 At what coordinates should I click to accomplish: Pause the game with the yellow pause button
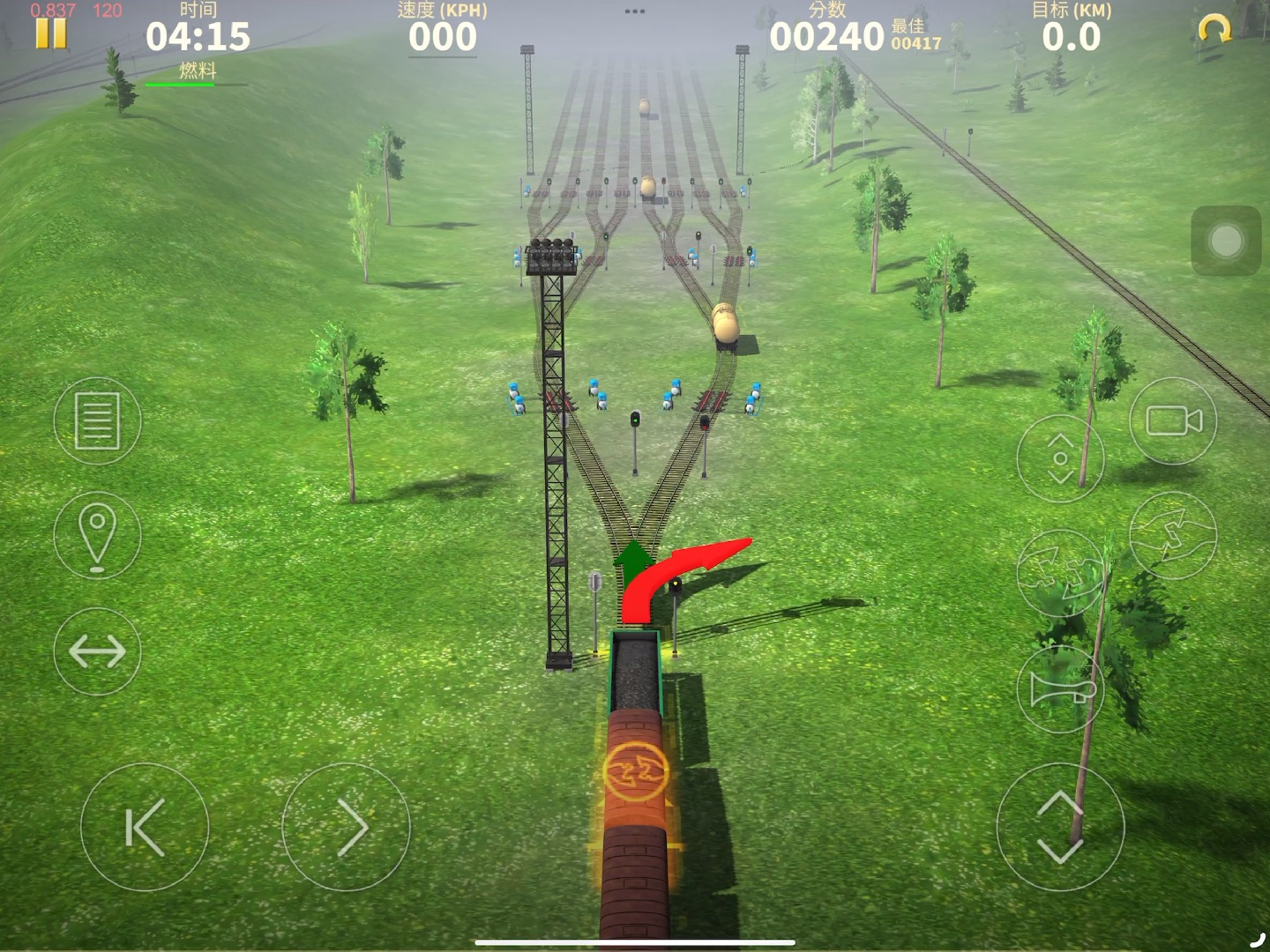point(50,34)
